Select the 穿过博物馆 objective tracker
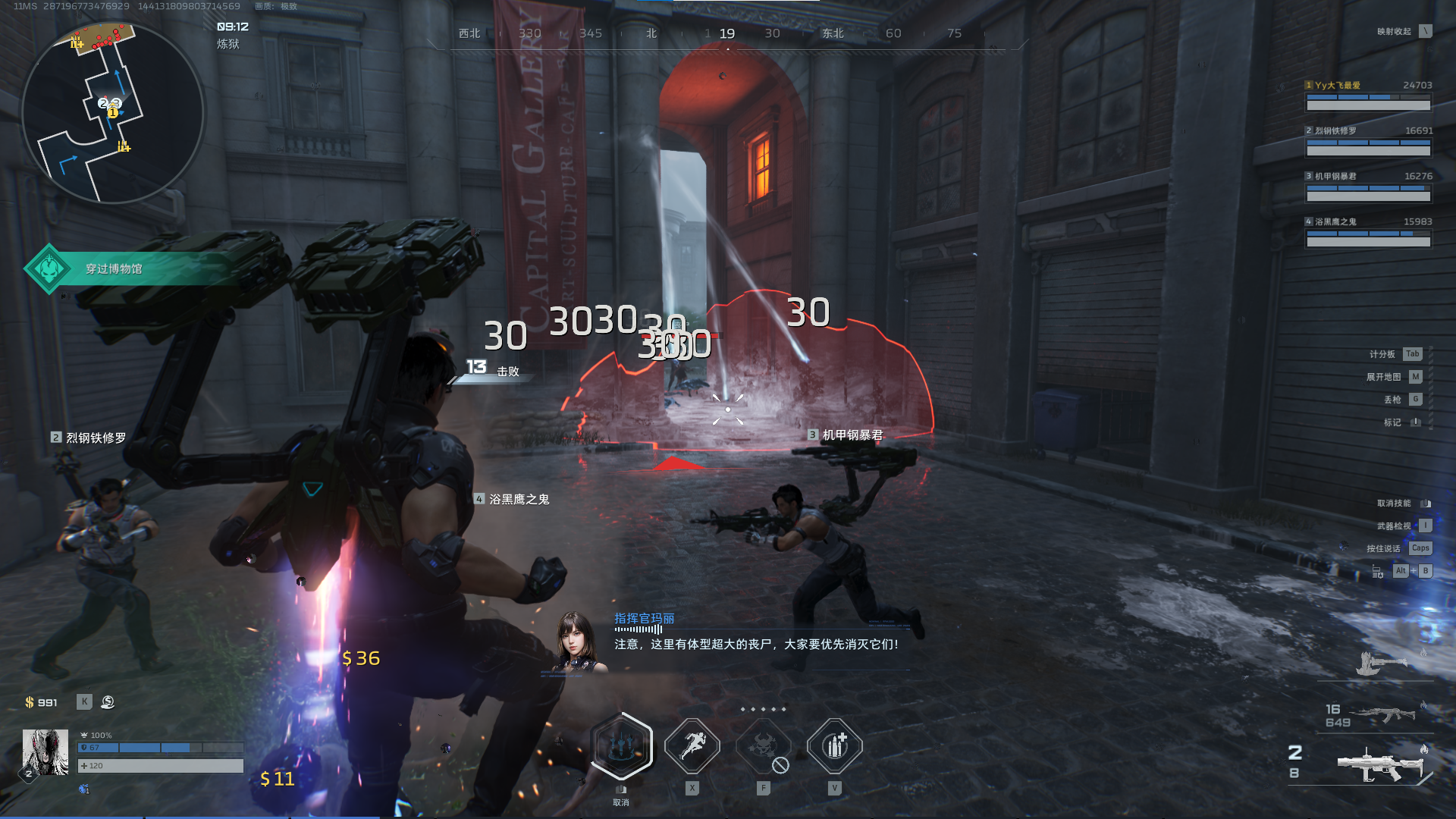1456x819 pixels. [114, 268]
